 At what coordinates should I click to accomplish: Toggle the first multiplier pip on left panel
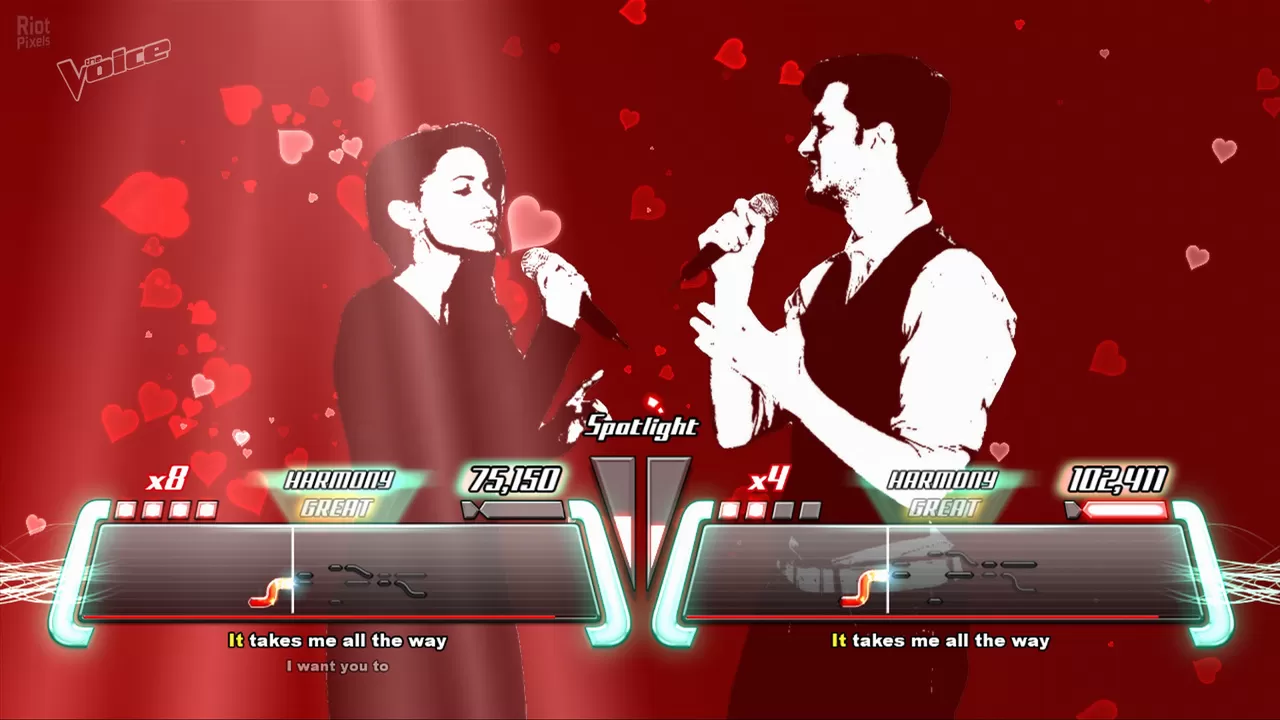pos(126,509)
